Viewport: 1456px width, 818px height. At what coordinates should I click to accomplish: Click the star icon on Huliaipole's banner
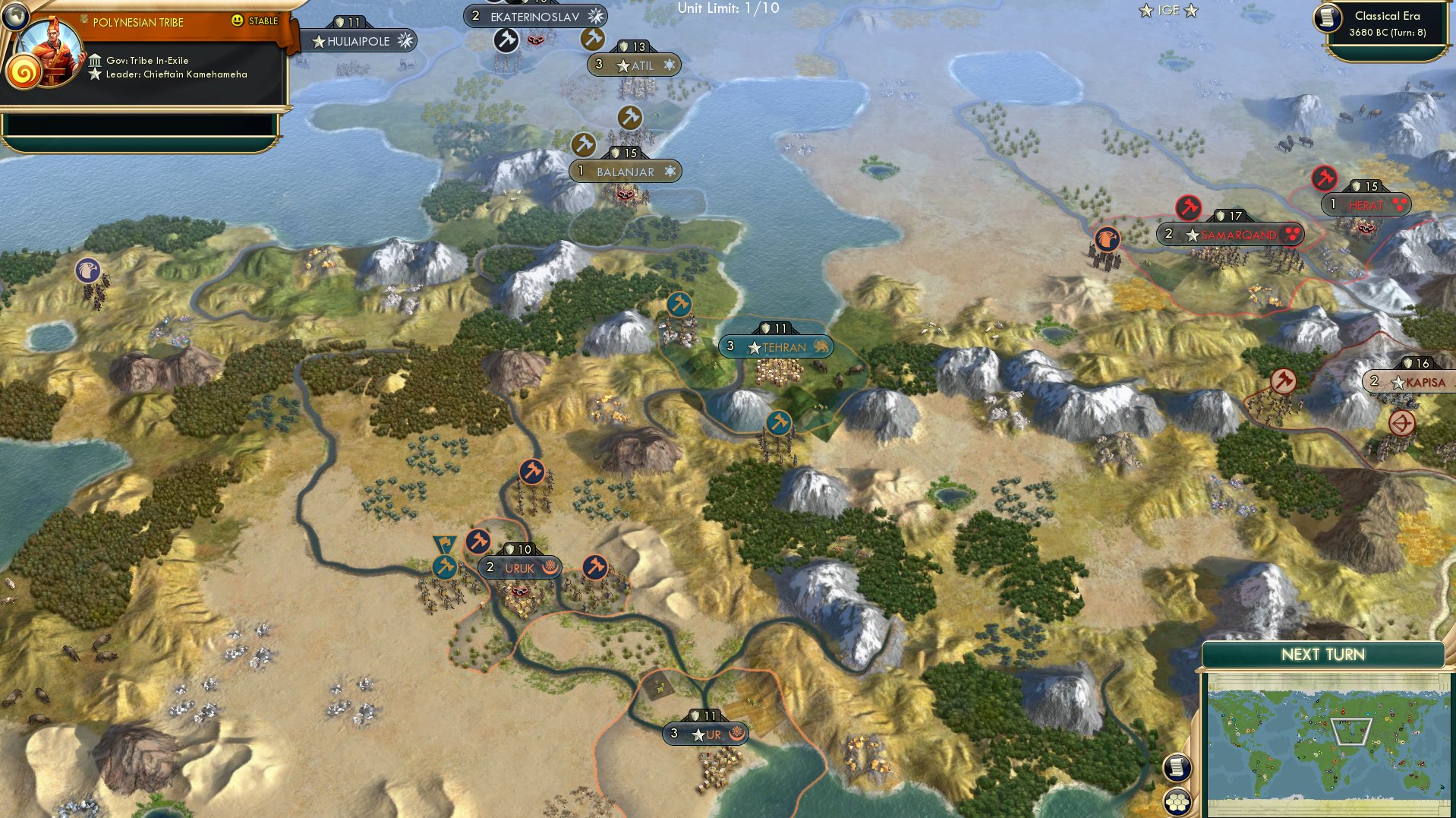tap(317, 42)
